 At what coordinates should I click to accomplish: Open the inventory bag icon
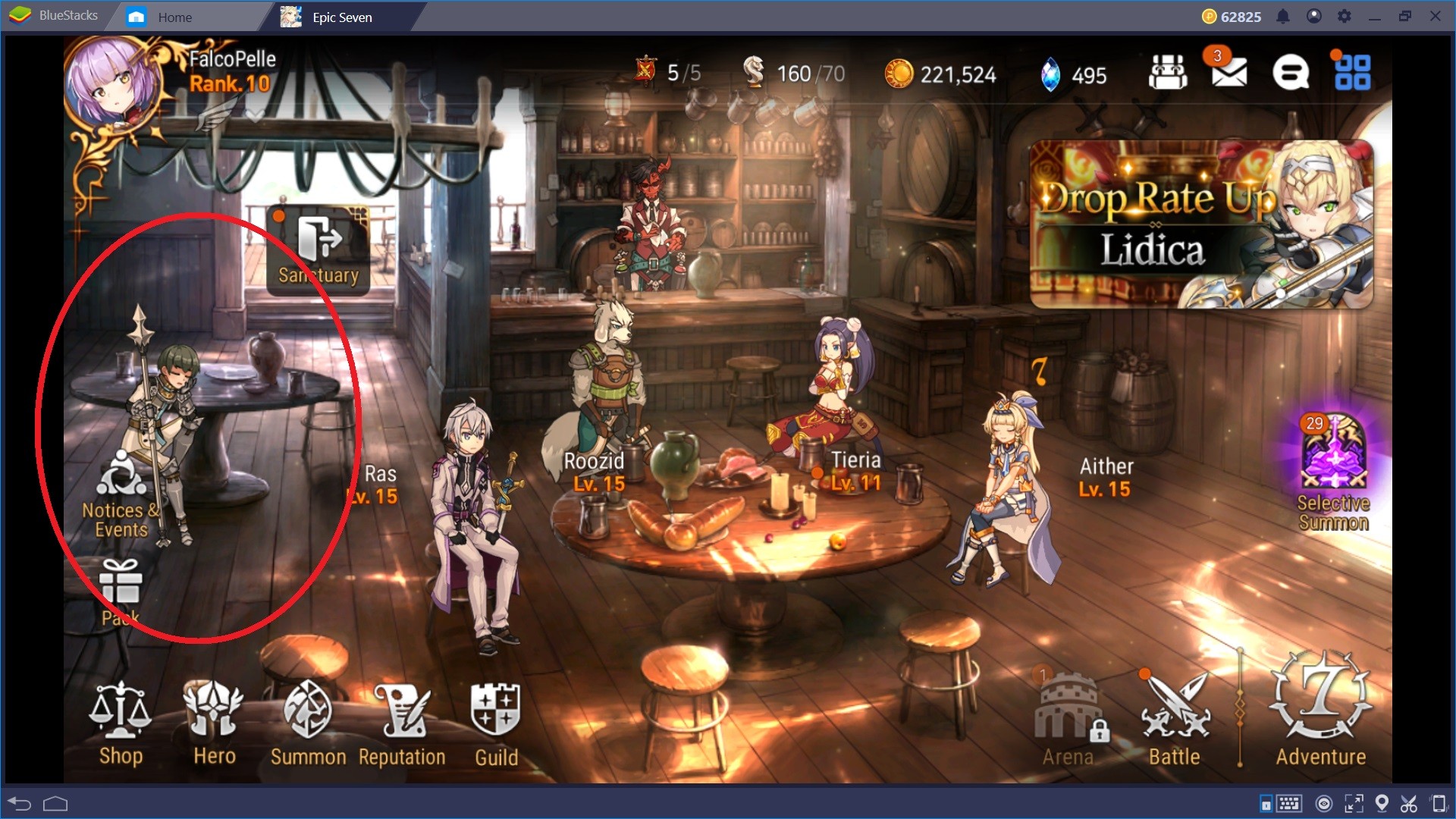coord(1168,72)
